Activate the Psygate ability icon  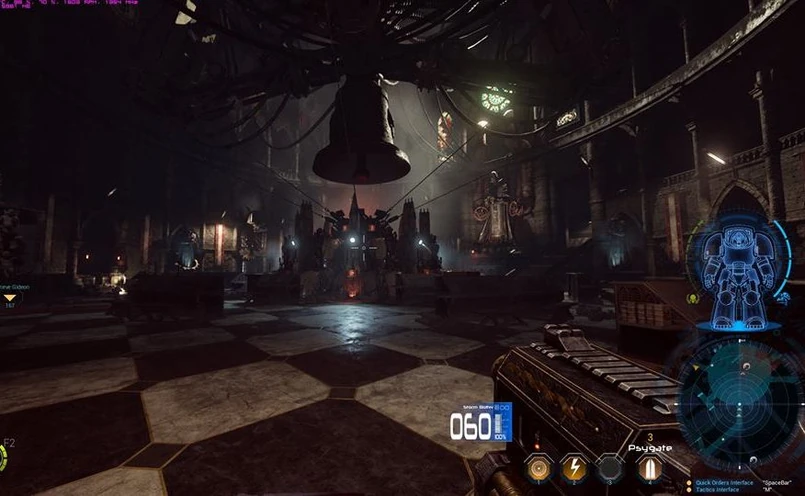(x=649, y=467)
